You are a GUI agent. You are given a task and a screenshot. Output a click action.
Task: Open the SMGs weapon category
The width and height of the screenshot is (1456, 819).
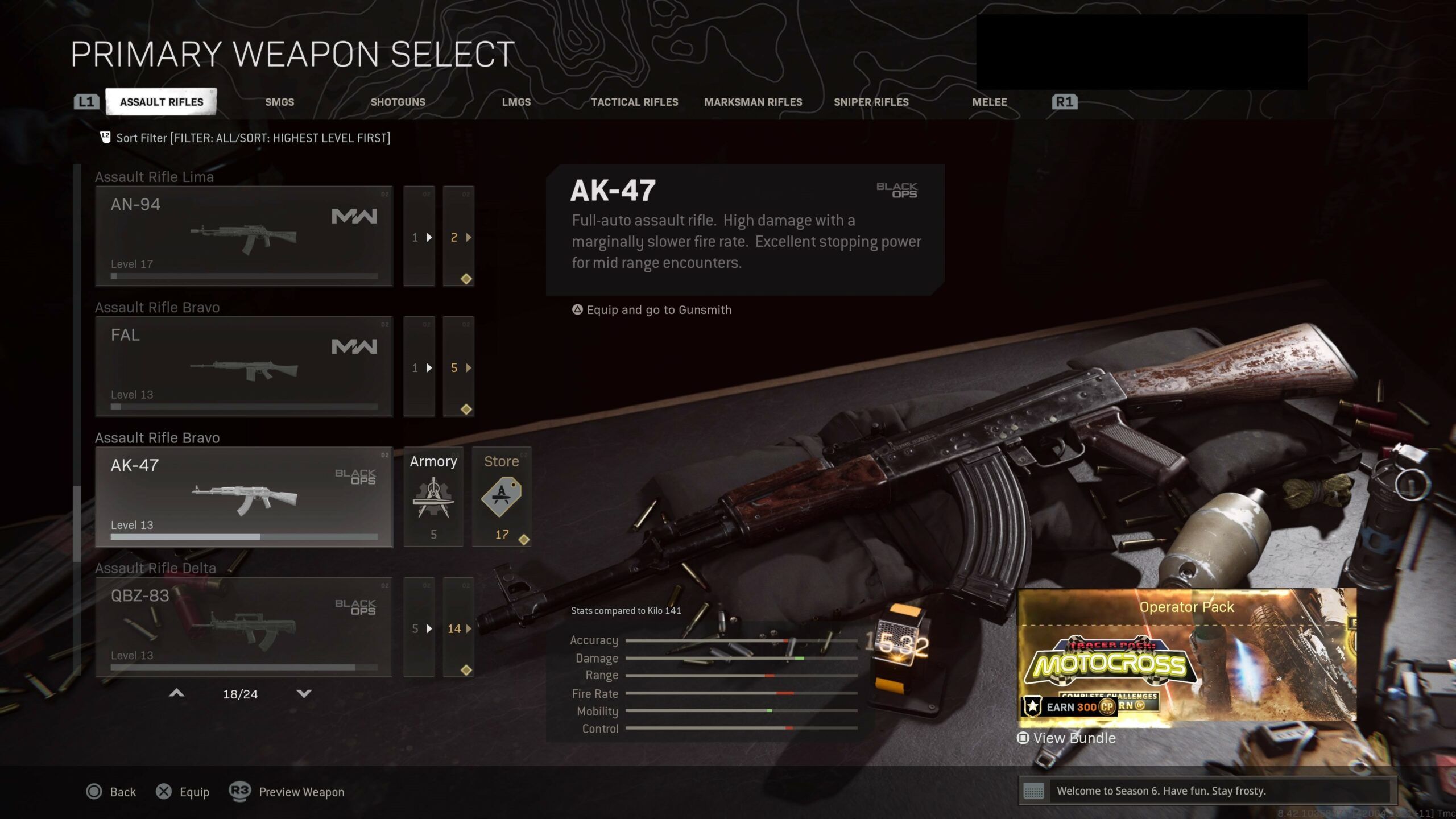pyautogui.click(x=280, y=102)
